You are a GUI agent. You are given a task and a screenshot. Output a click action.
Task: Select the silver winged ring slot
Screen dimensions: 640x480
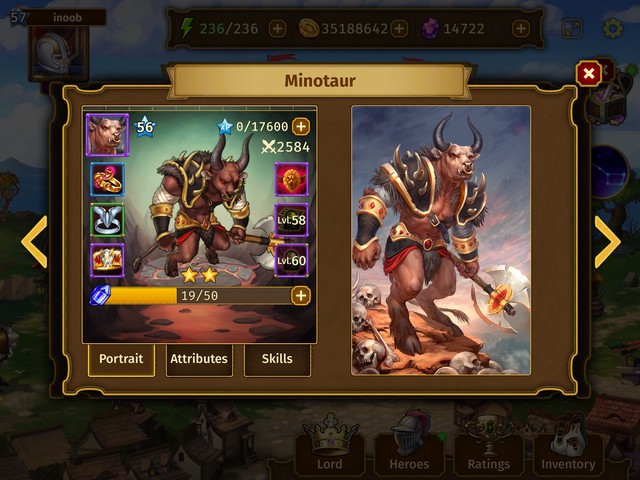click(107, 219)
